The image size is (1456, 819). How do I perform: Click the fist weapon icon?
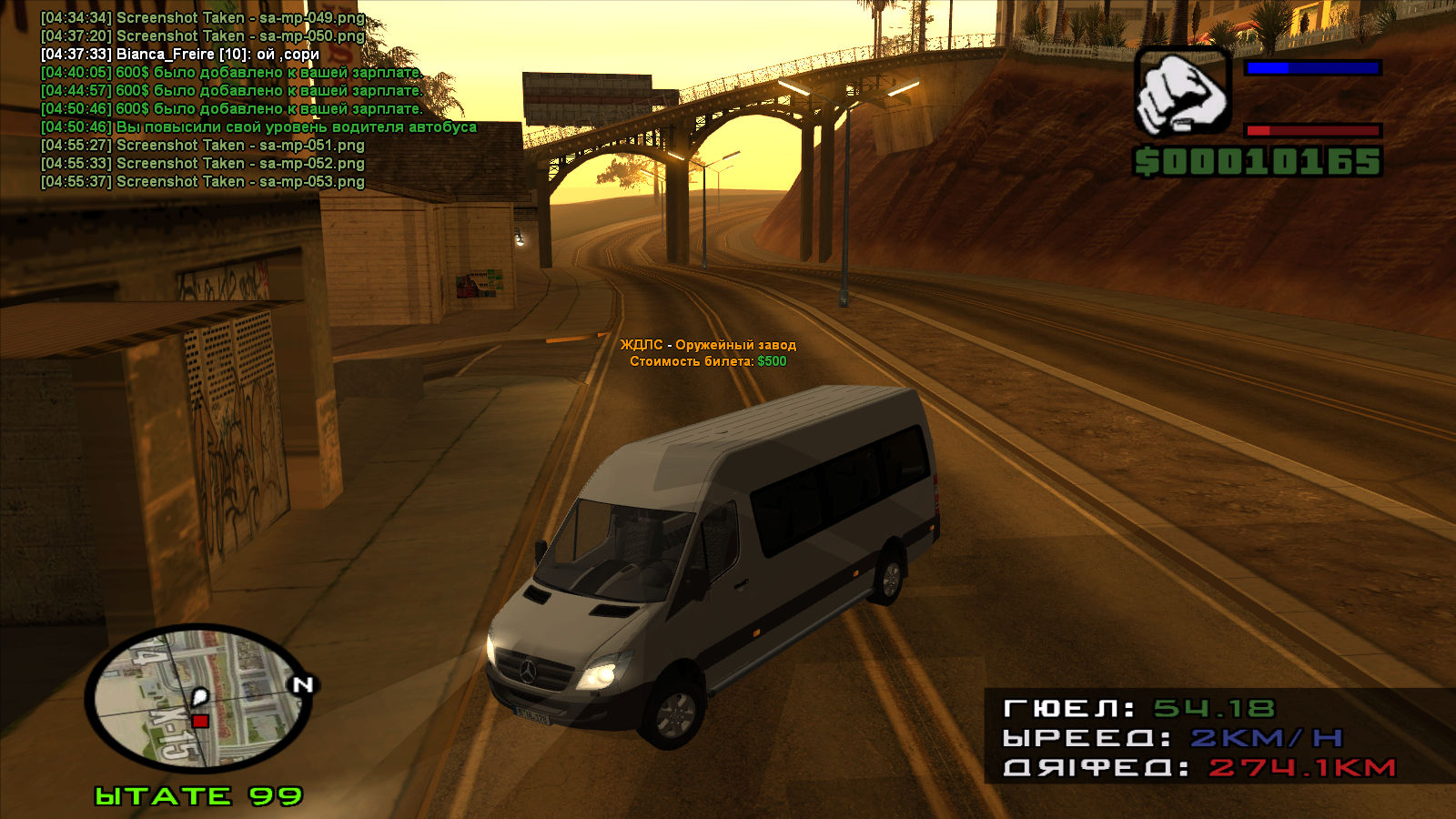pyautogui.click(x=1182, y=93)
